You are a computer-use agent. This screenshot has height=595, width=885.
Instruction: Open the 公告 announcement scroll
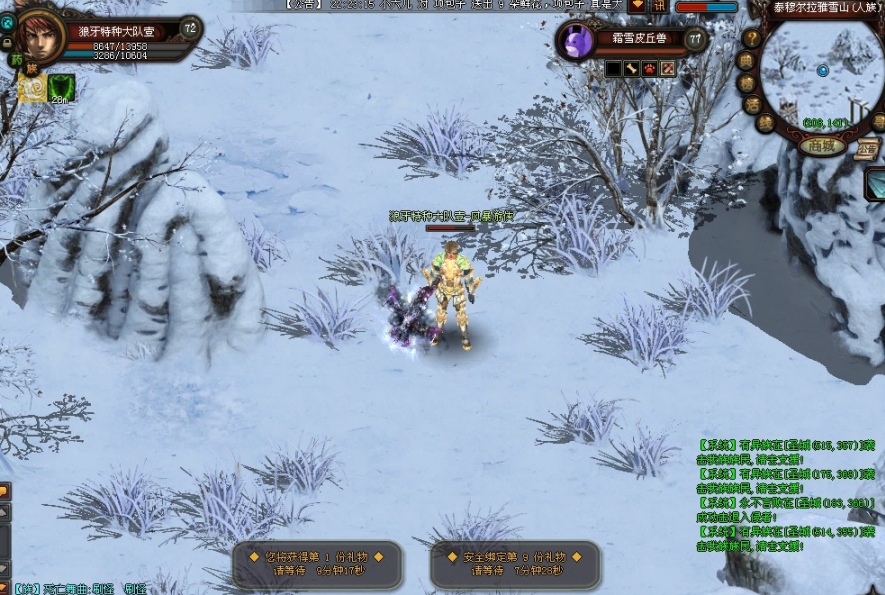(866, 151)
